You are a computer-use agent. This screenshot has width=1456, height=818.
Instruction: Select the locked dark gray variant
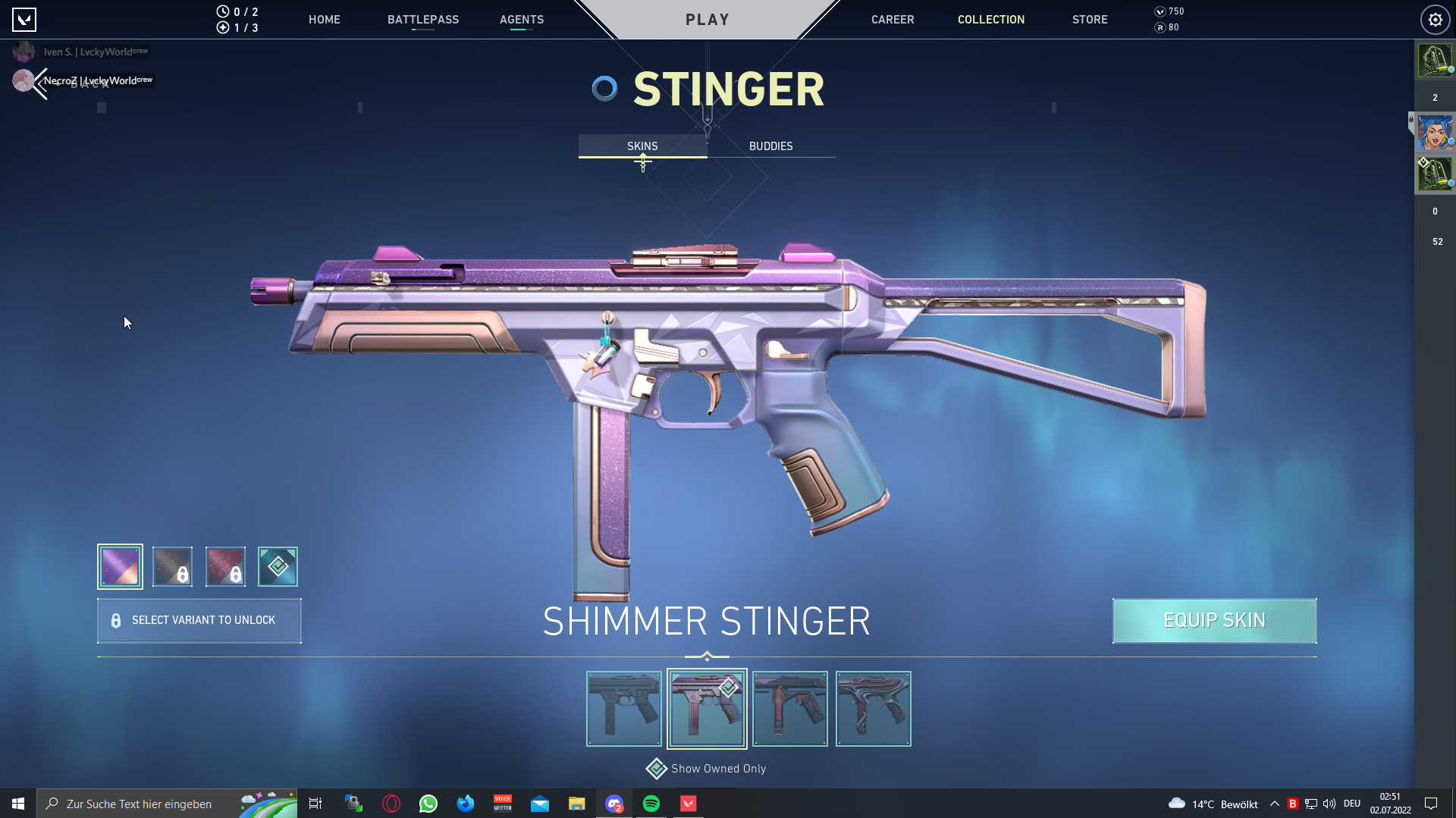tap(172, 566)
